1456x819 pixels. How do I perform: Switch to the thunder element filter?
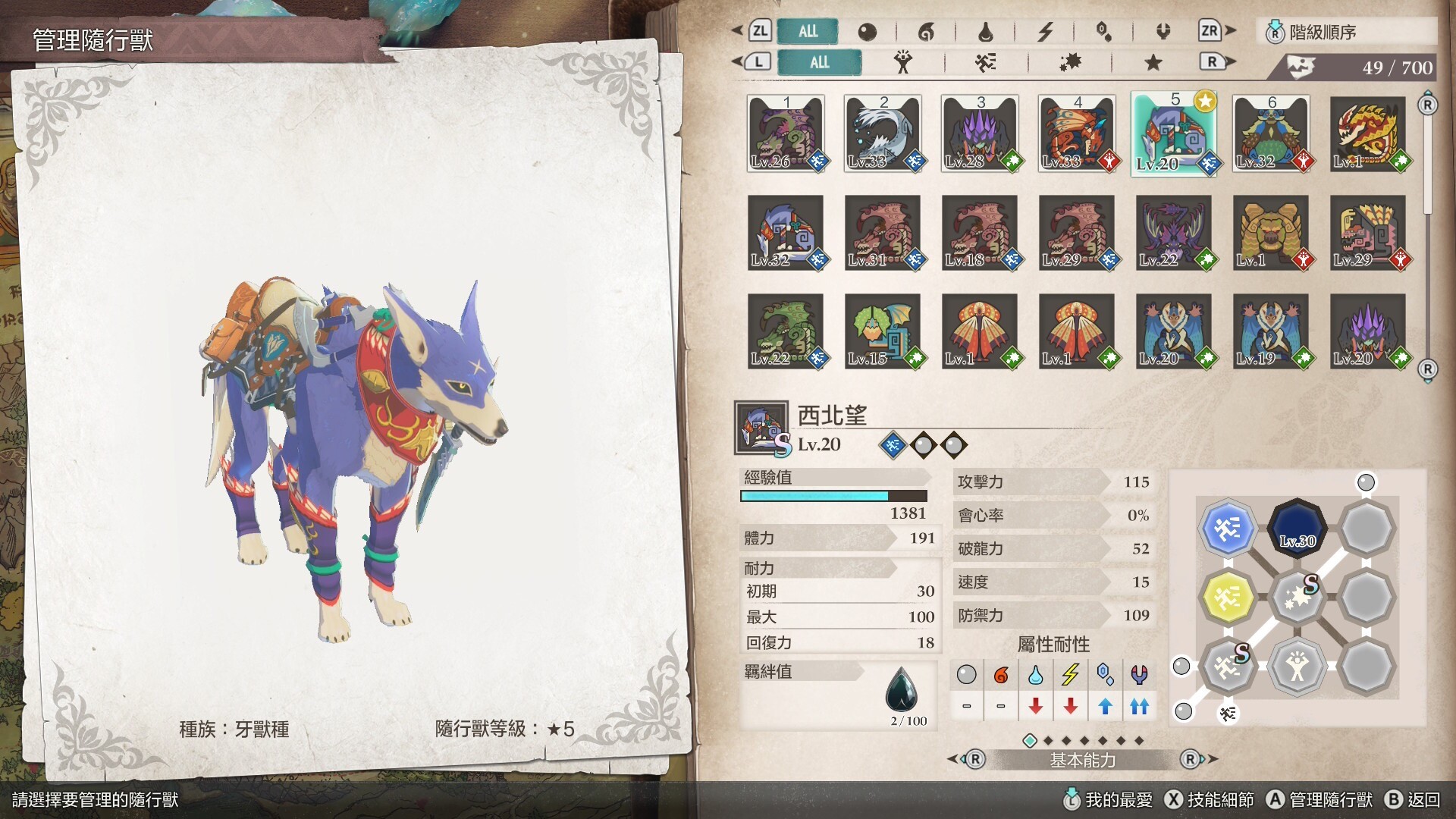[x=1045, y=32]
